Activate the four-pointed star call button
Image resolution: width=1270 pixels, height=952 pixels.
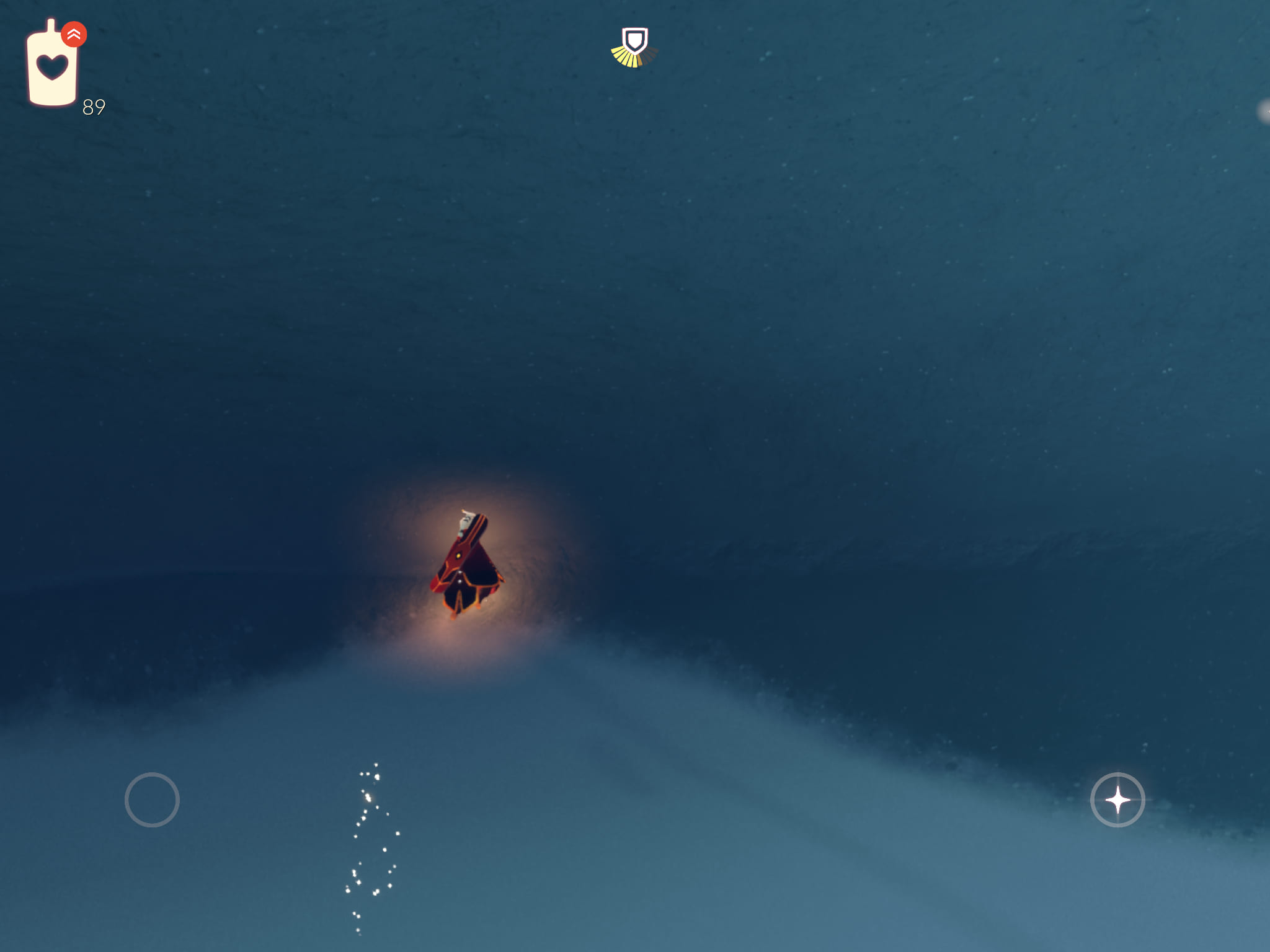pos(1117,800)
